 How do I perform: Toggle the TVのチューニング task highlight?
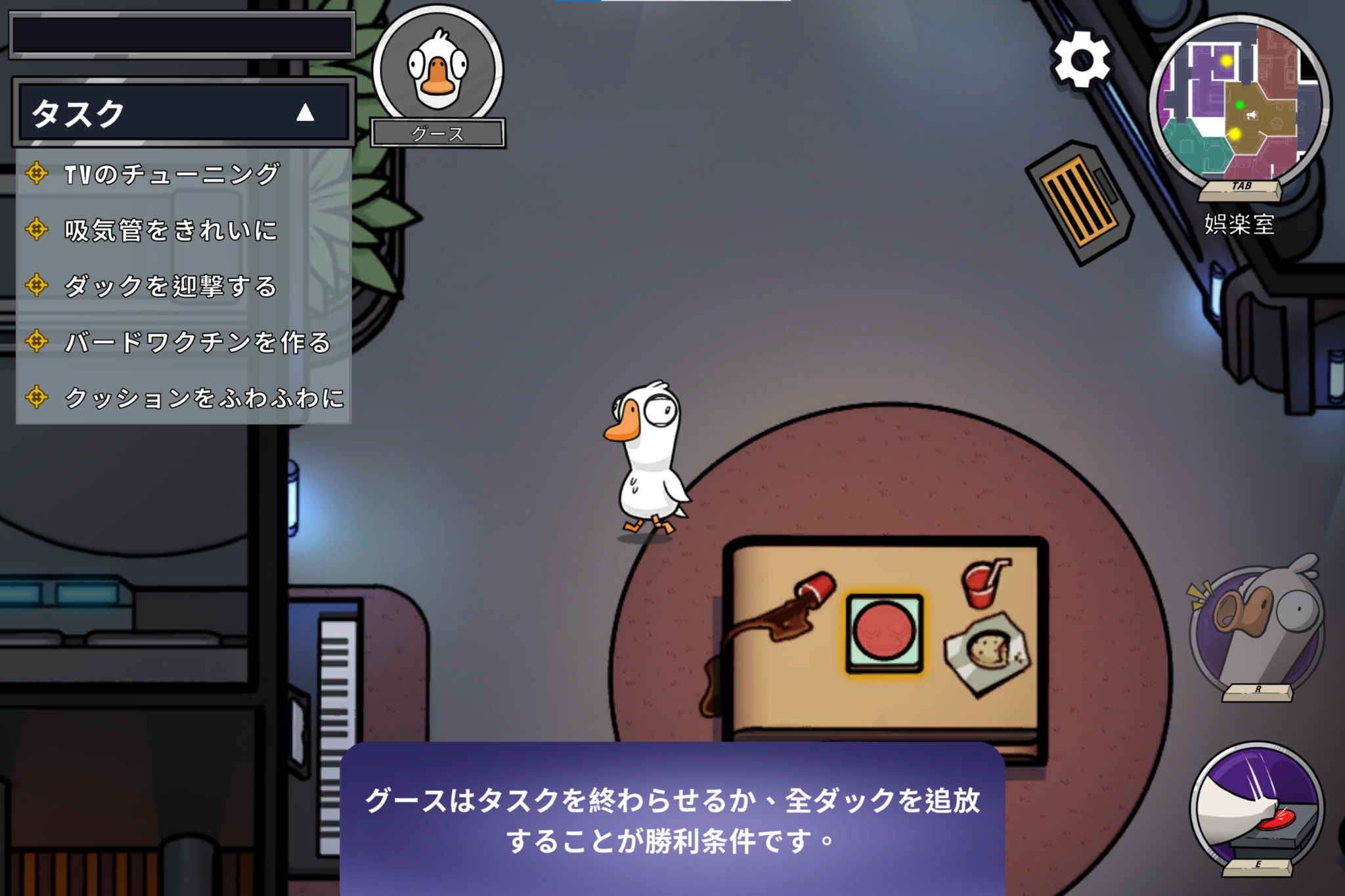(171, 175)
